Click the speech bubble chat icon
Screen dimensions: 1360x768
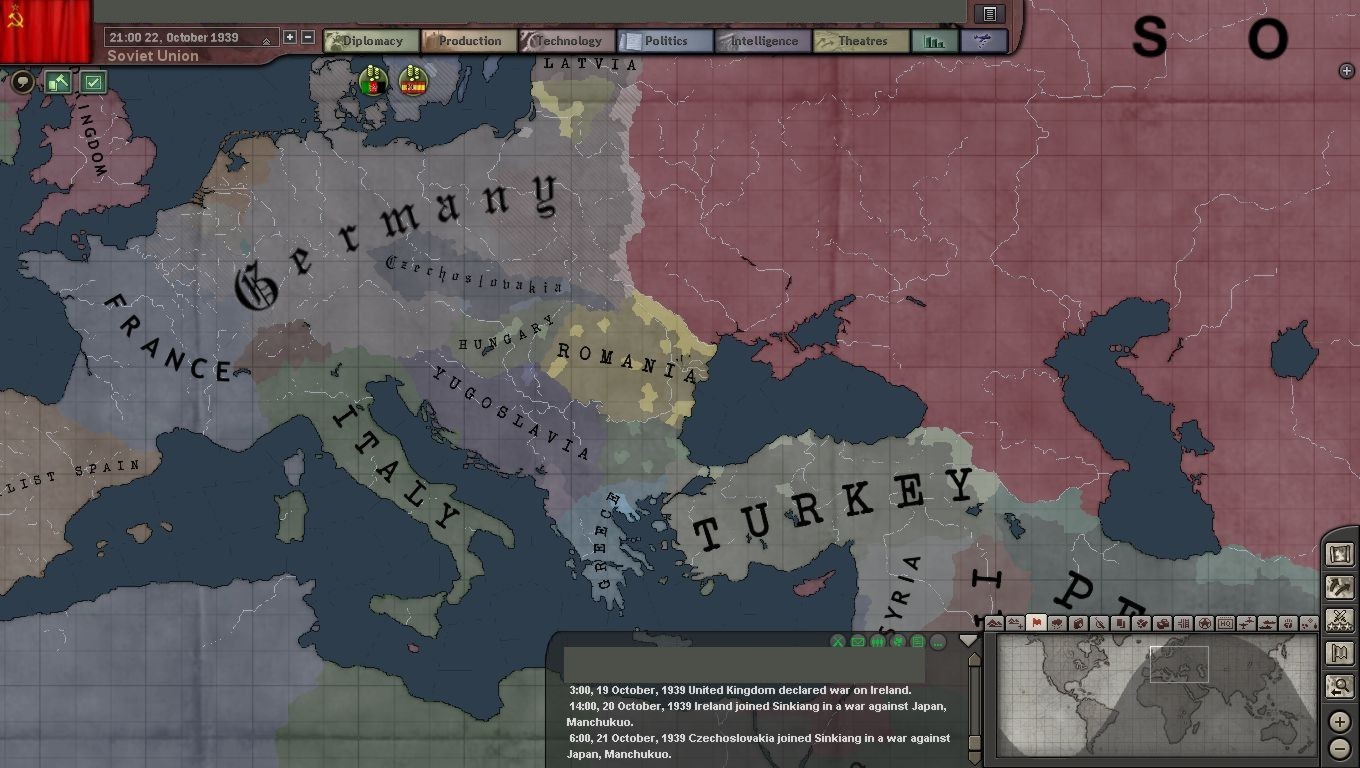coord(22,82)
